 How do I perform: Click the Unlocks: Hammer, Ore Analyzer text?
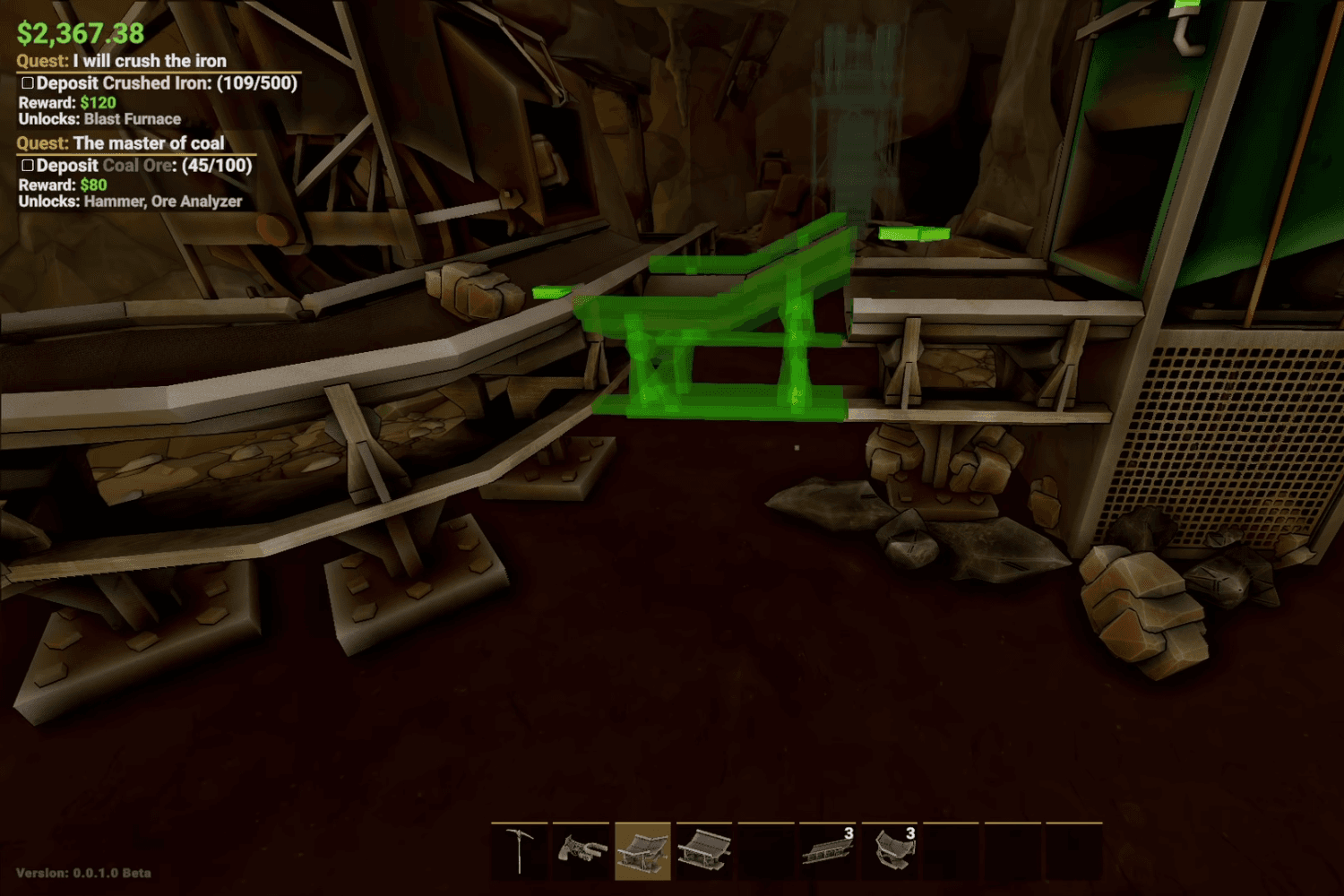130,202
